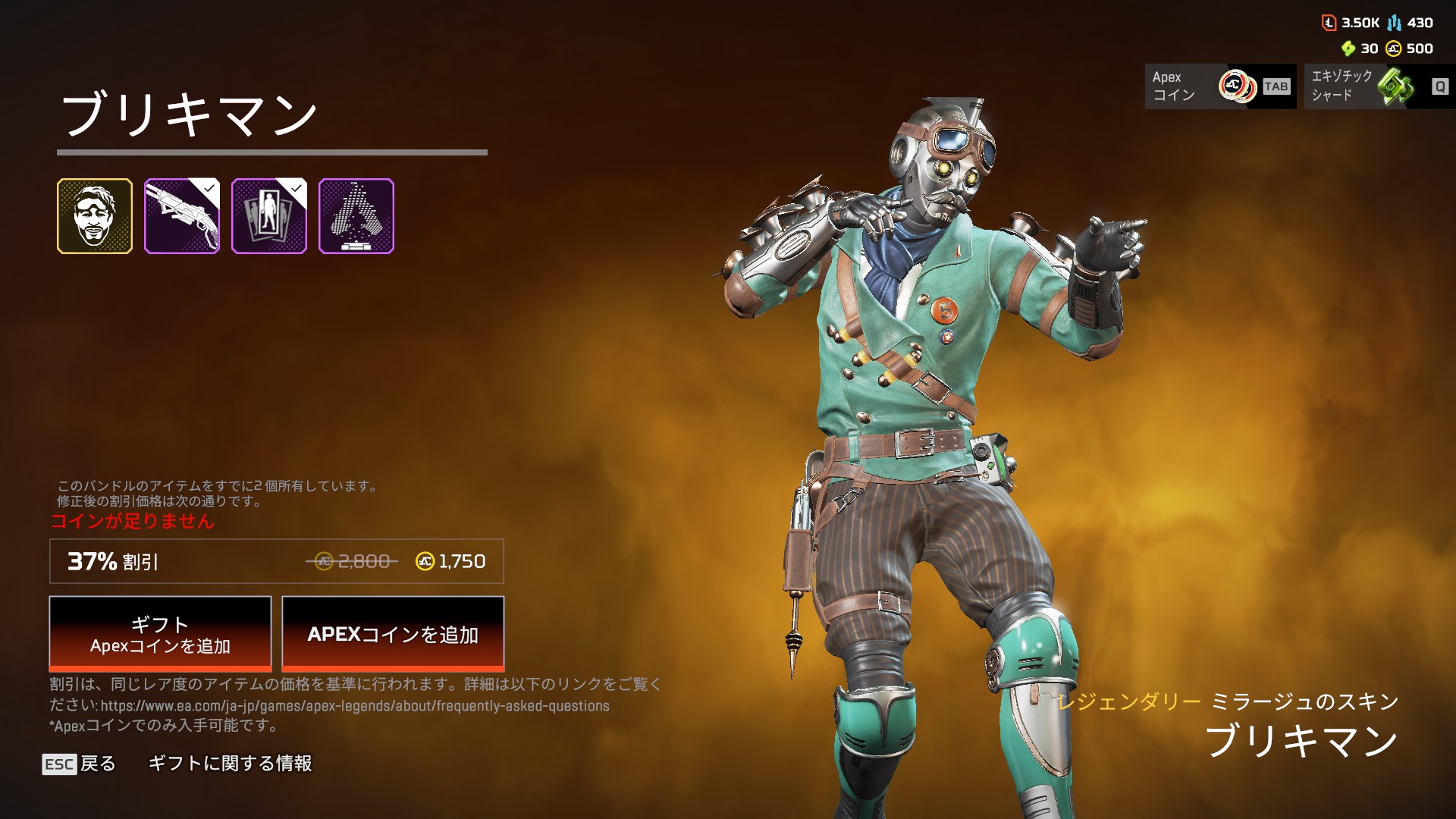Select the Mirage legend skin thumbnail
Screen dimensions: 1456x819
95,216
